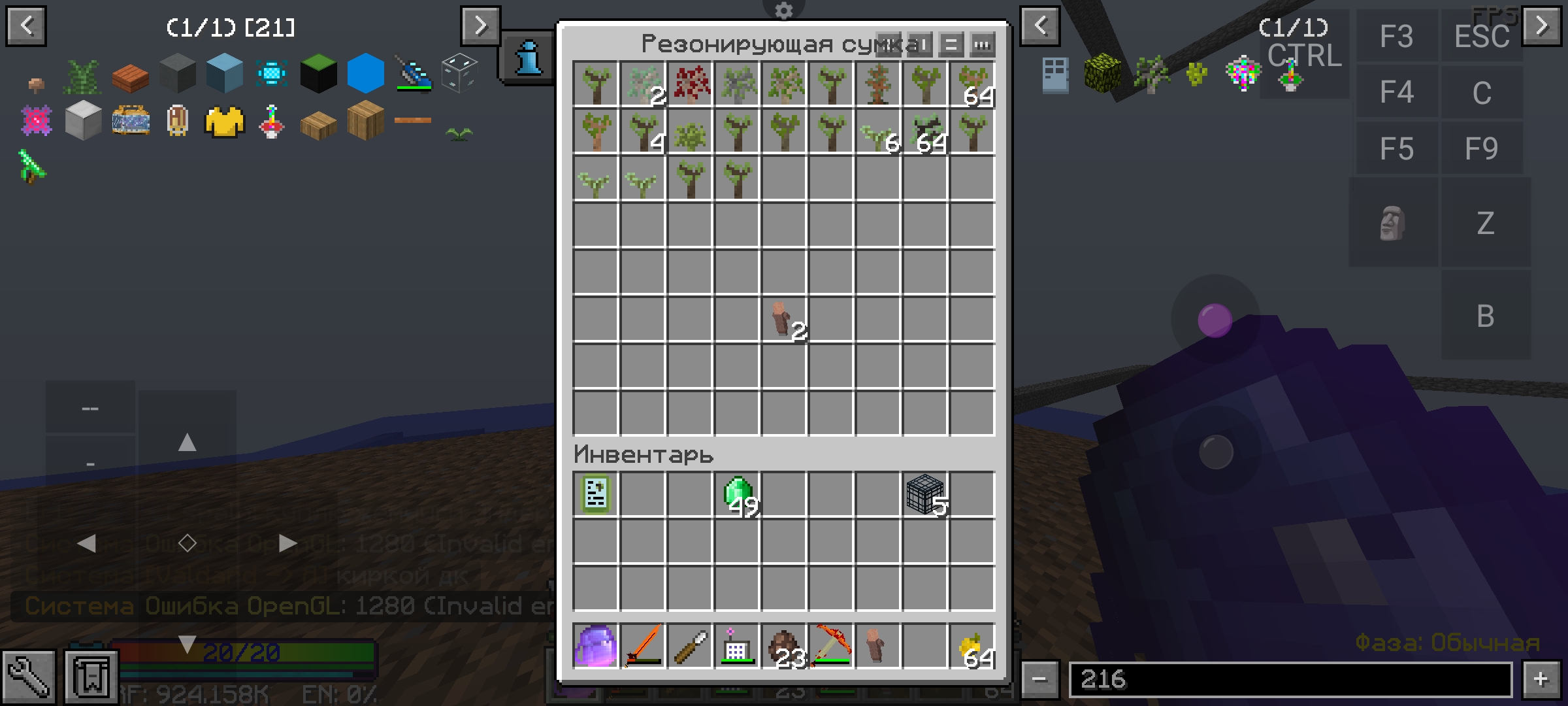Tap the Z overlay button
This screenshot has width=1568, height=706.
[1485, 223]
